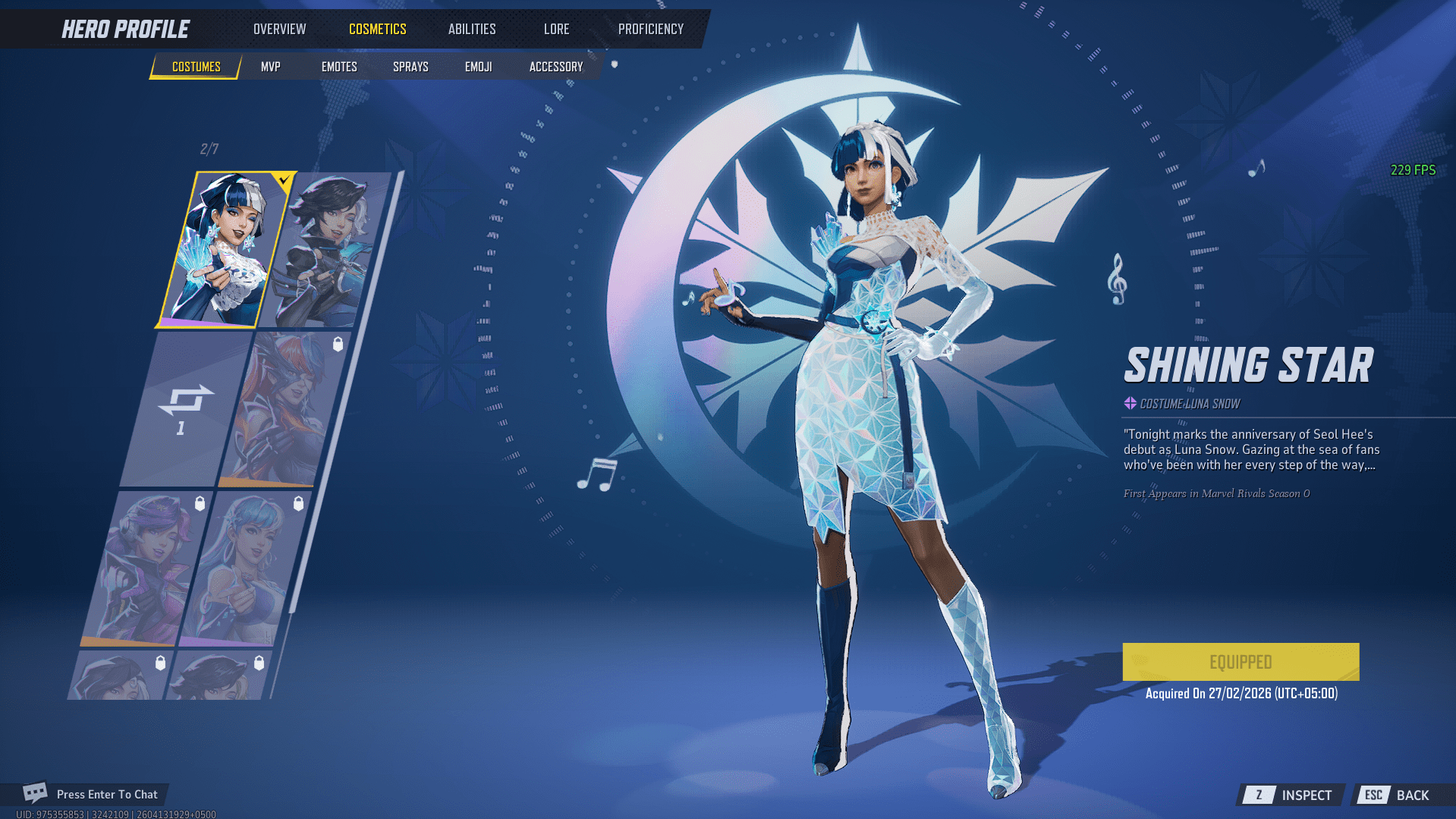Switch to the Overview tab
The image size is (1456, 819).
click(x=278, y=29)
